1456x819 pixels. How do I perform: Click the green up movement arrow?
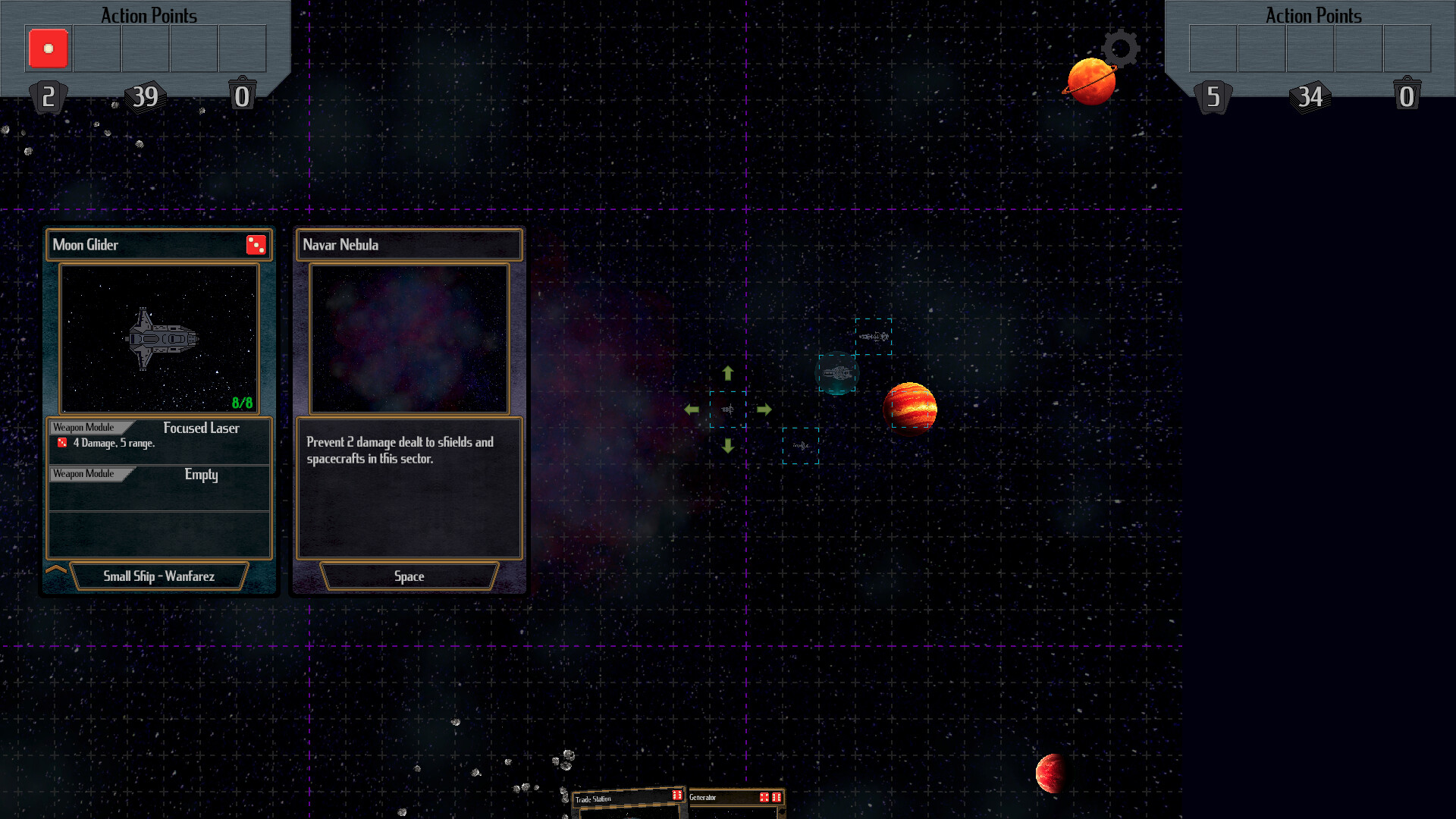point(728,372)
